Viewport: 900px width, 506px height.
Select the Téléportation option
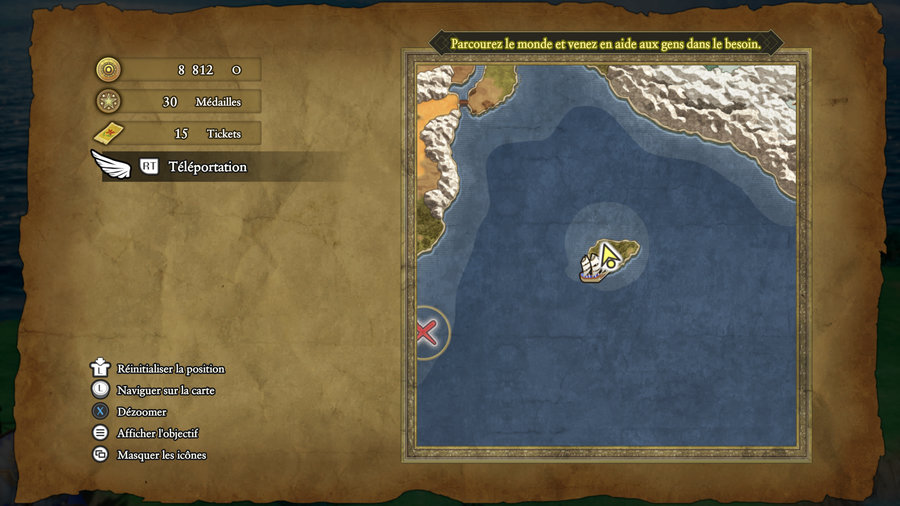(206, 167)
